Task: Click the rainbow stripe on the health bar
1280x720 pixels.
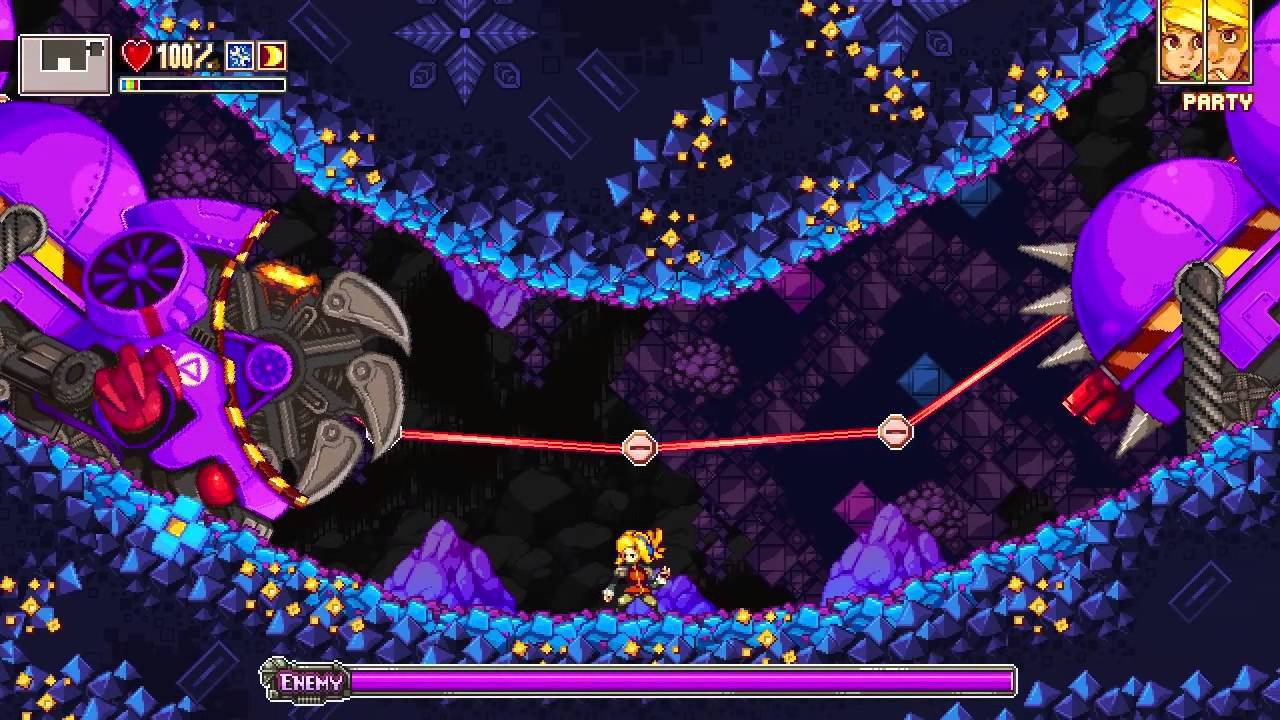Action: point(130,84)
